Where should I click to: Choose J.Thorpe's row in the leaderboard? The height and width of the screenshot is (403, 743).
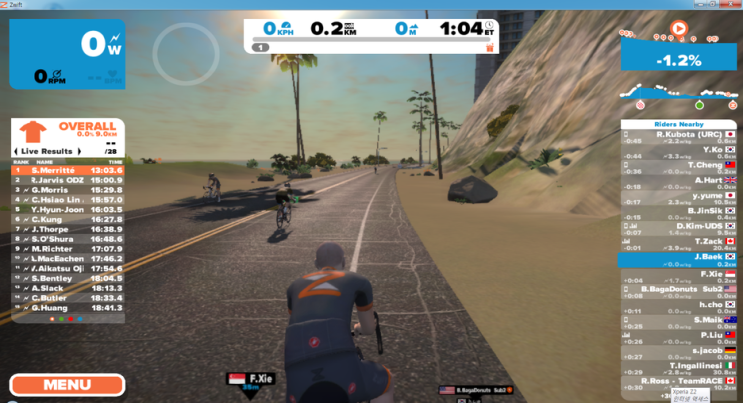pyautogui.click(x=68, y=229)
